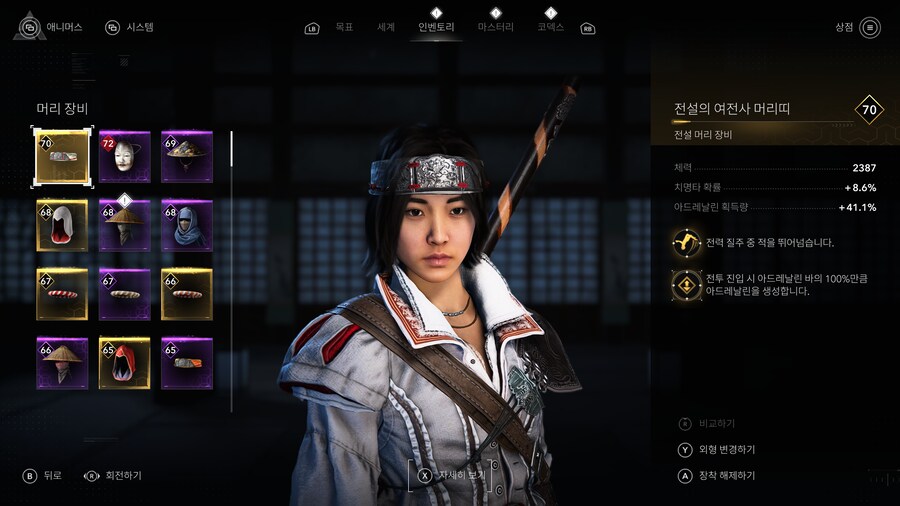The height and width of the screenshot is (506, 900).
Task: Choose the level 68 blue head wrap
Action: 187,225
